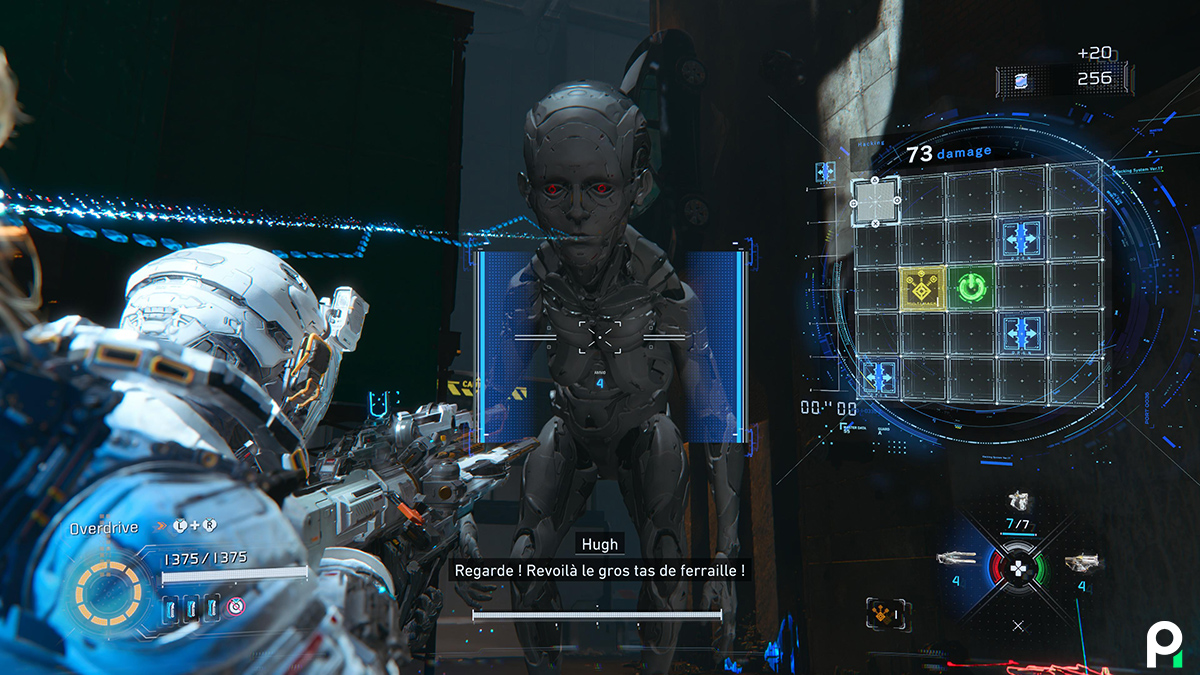Click the pink crossed-out target icon
1200x675 pixels.
click(236, 606)
